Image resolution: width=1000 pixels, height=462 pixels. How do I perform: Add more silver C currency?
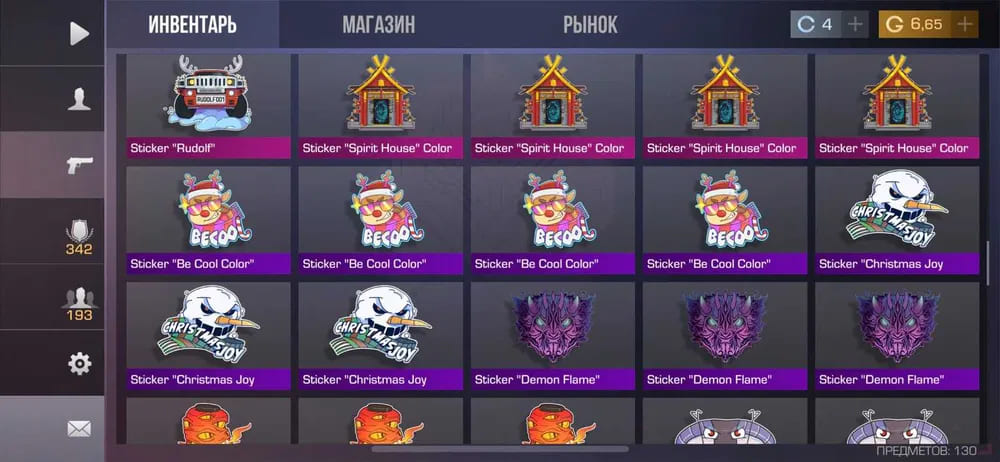point(855,24)
